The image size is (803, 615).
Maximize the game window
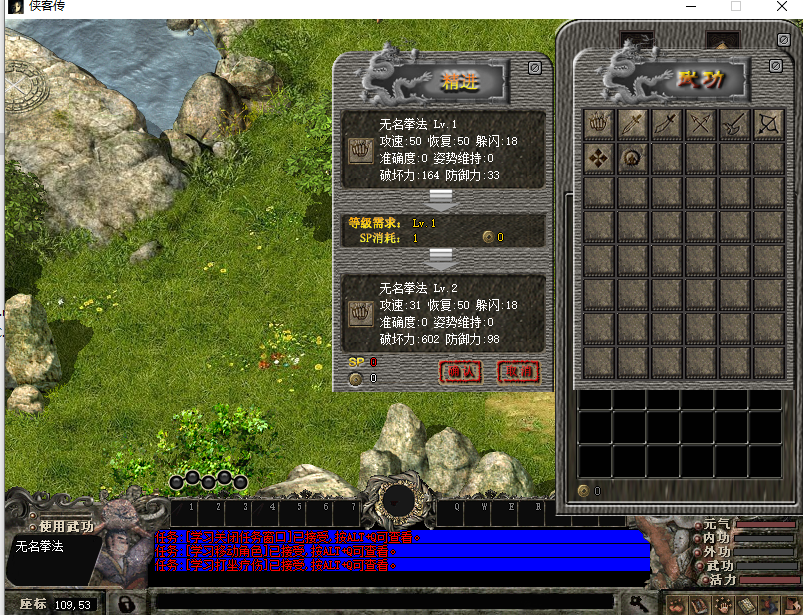tap(736, 7)
